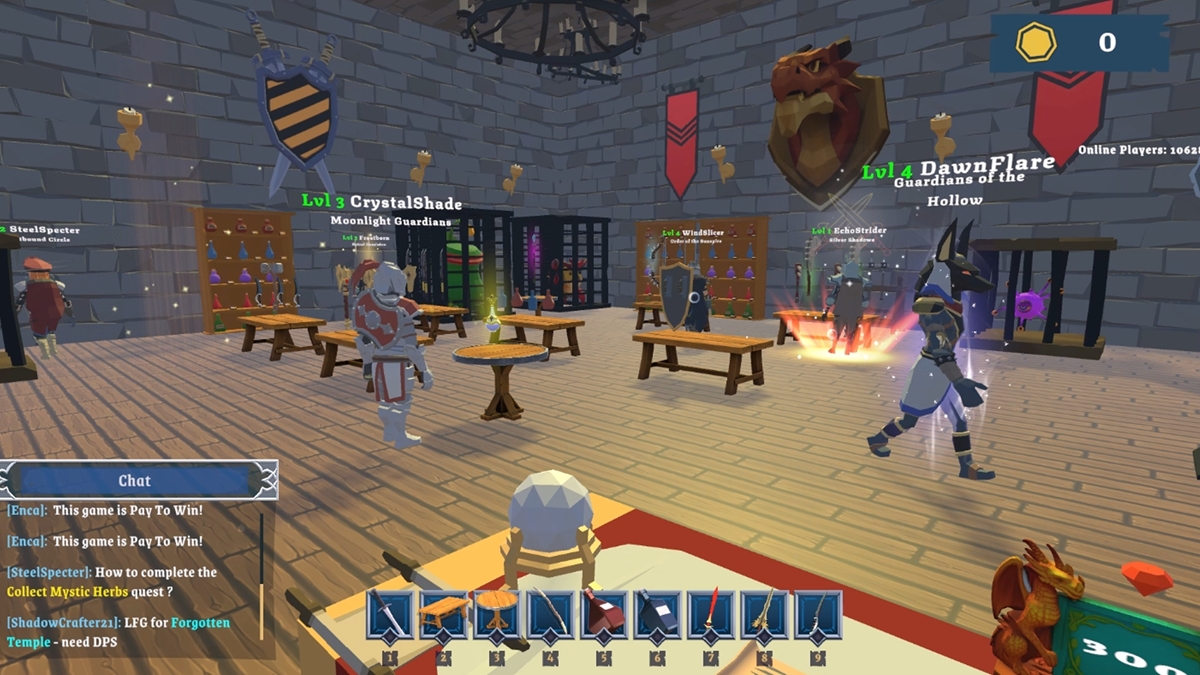Pick the dark blue bottle slot
Viewport: 1200px width, 675px height.
[657, 614]
